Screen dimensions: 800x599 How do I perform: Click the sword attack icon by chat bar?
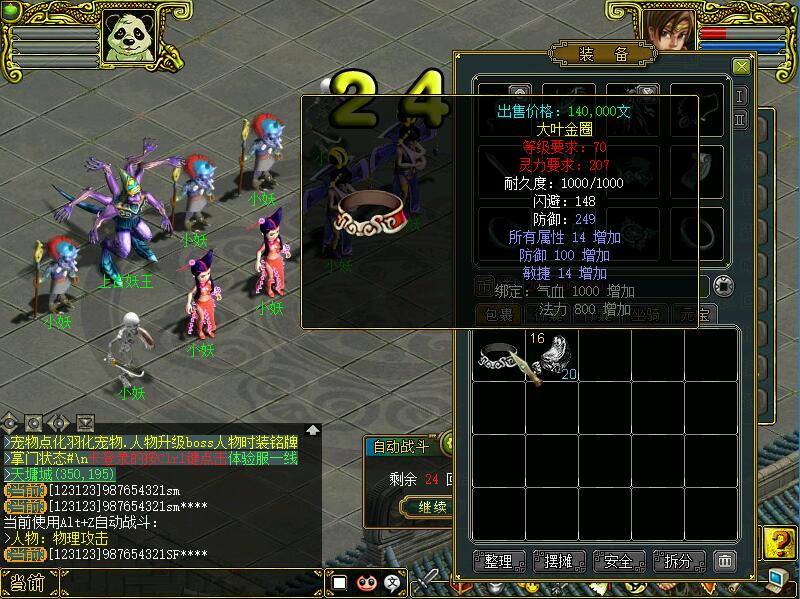[x=427, y=578]
